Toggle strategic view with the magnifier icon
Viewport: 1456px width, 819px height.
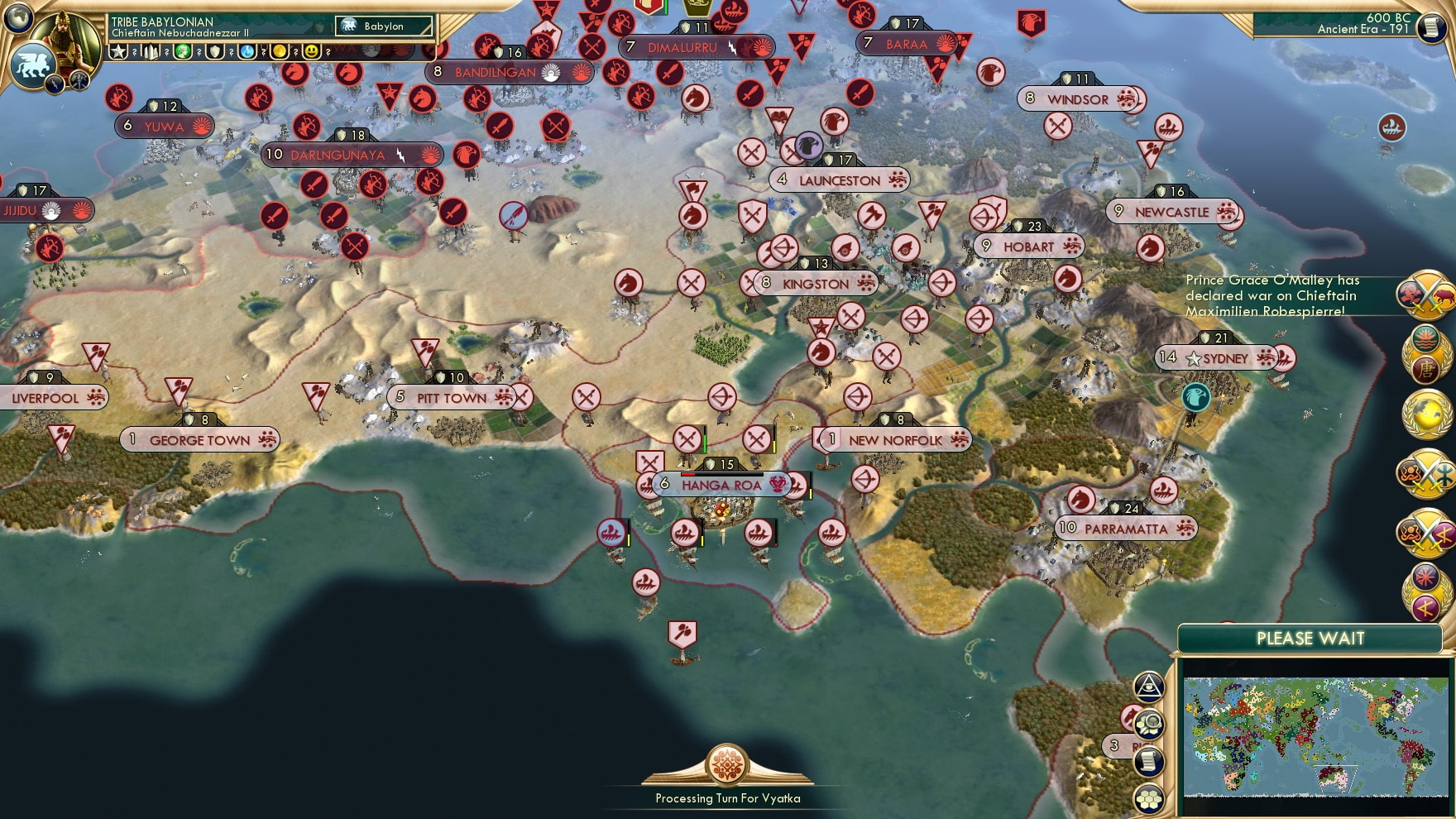[1149, 725]
